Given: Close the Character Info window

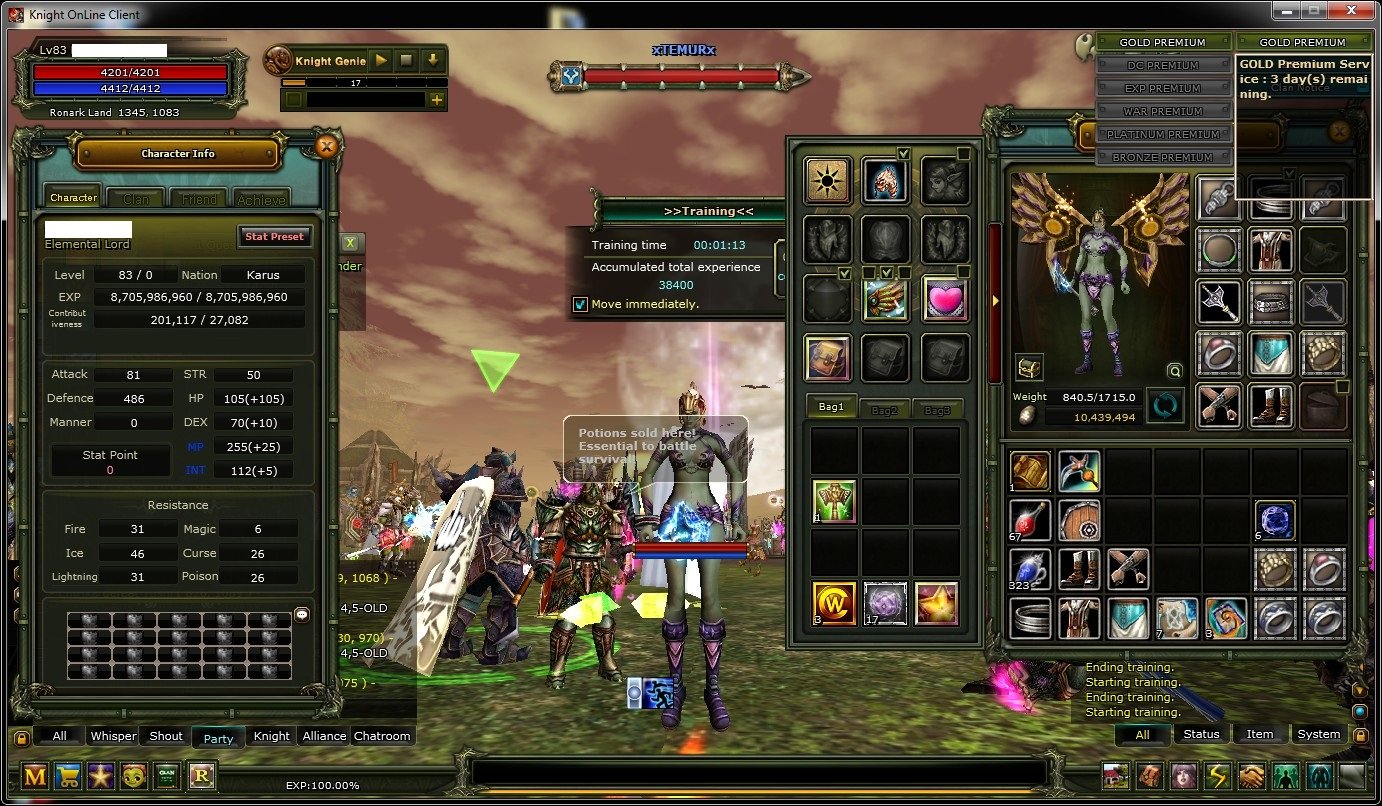Looking at the screenshot, I should tap(325, 146).
